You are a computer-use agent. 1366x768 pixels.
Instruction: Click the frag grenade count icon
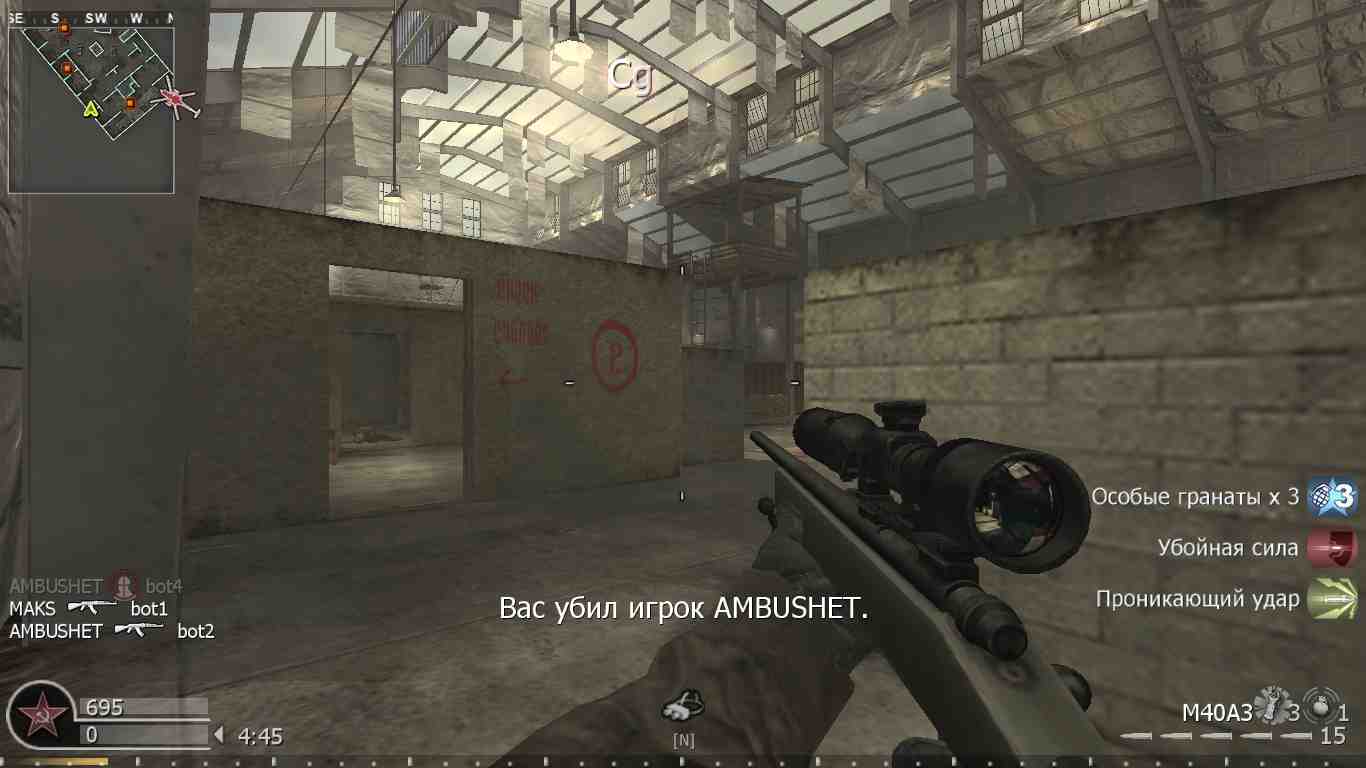[x=1270, y=703]
